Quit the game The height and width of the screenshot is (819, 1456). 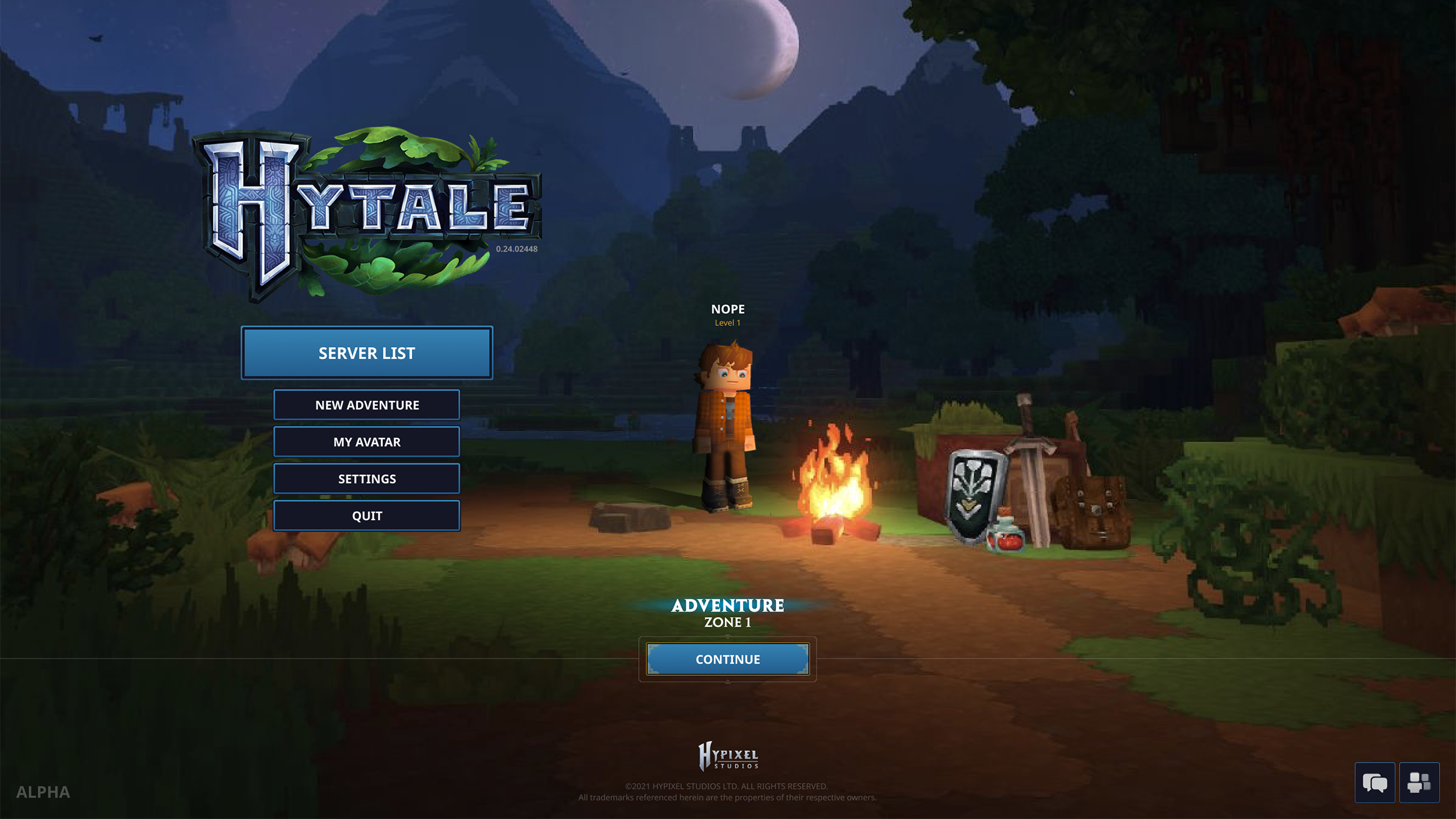point(366,516)
